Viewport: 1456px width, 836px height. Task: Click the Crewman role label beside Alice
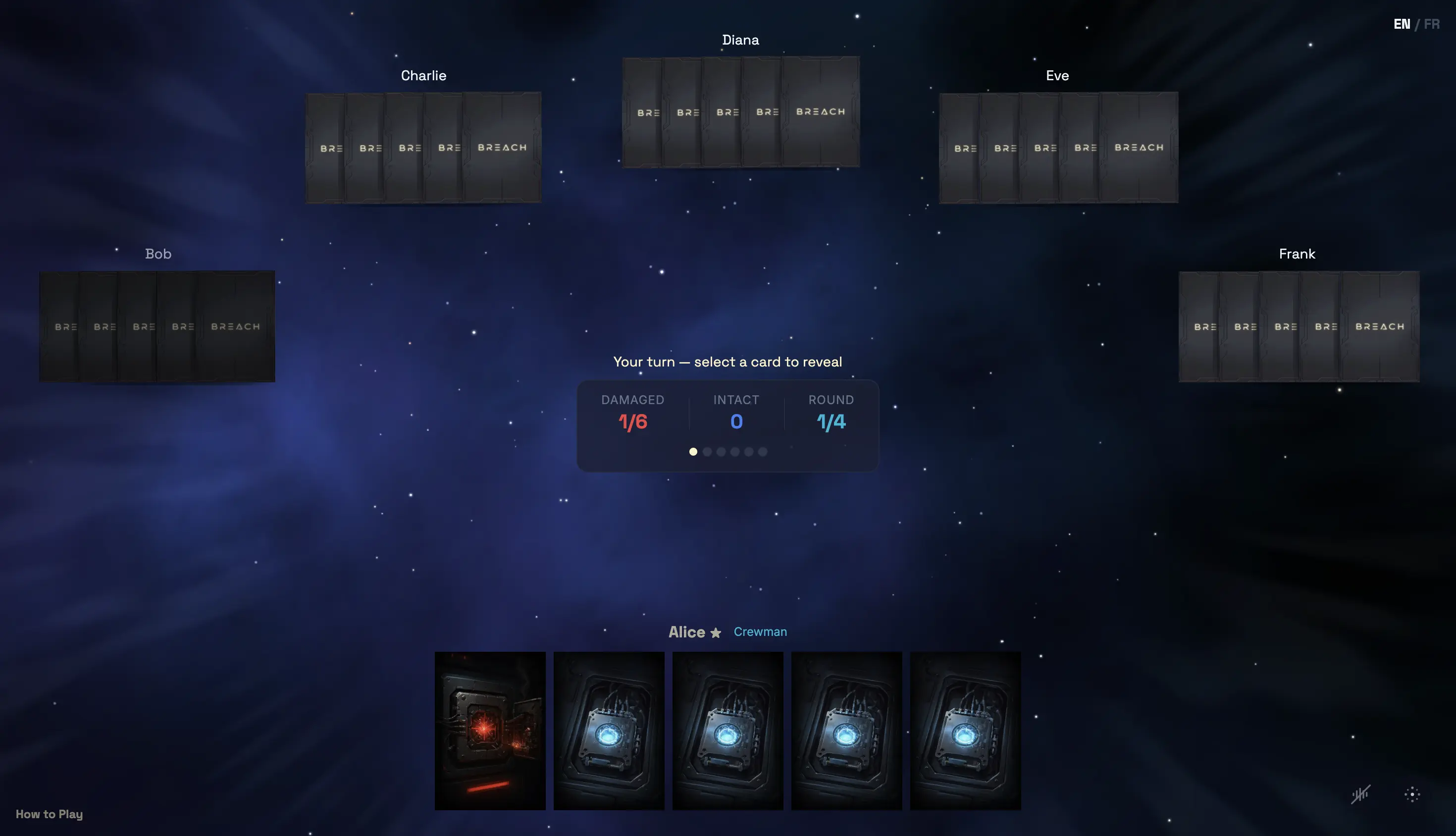[760, 631]
